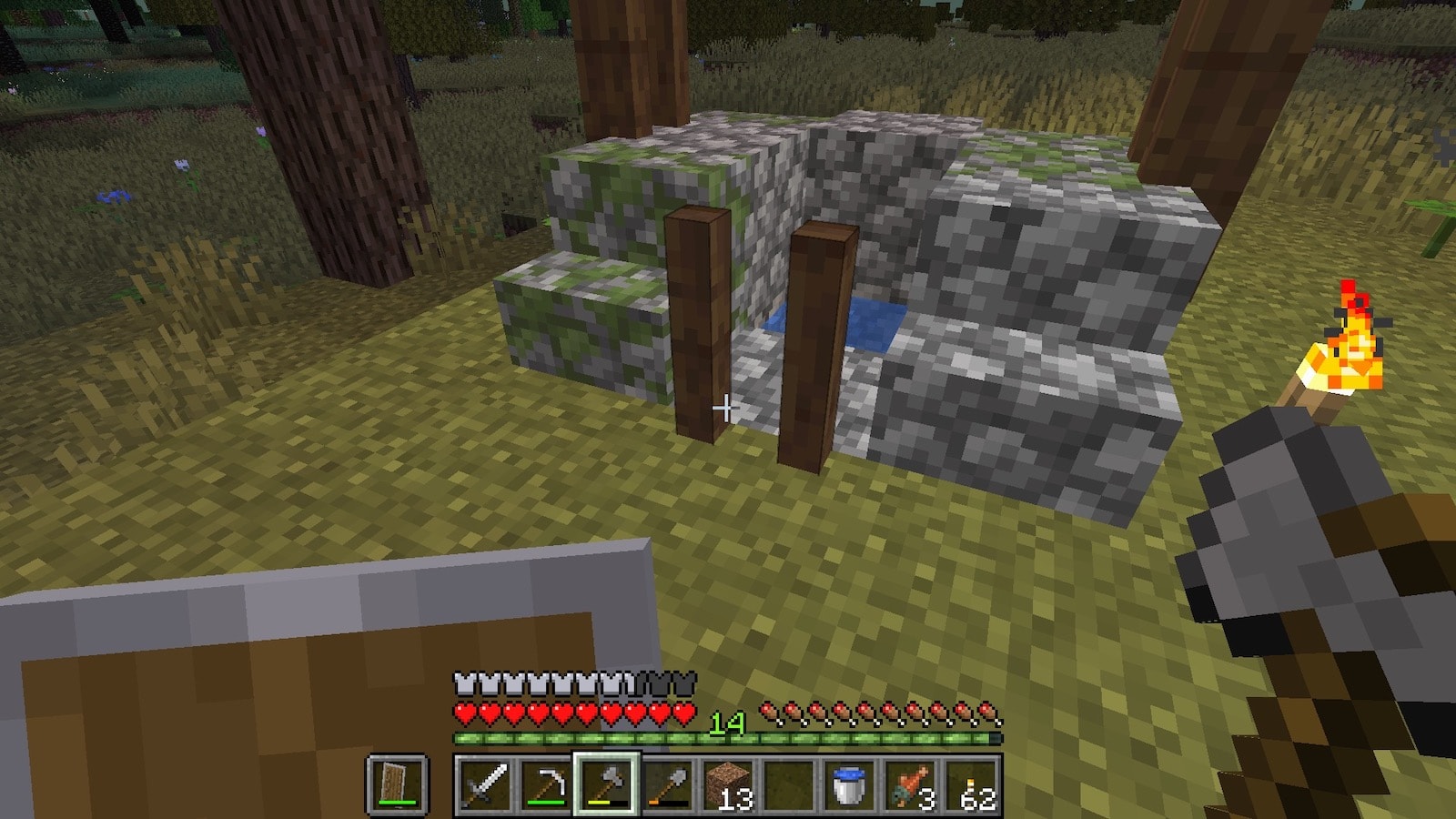
Task: Choose the cooked salmon stack of 3
Action: coord(910,784)
